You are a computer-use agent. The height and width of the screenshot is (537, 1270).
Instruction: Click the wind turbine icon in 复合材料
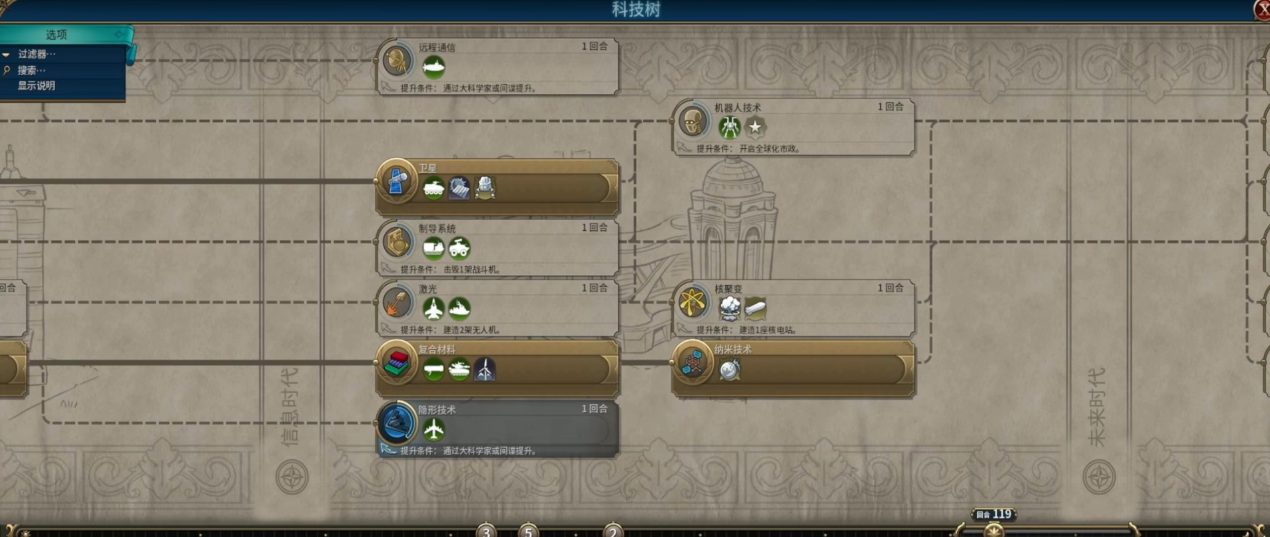click(x=484, y=369)
